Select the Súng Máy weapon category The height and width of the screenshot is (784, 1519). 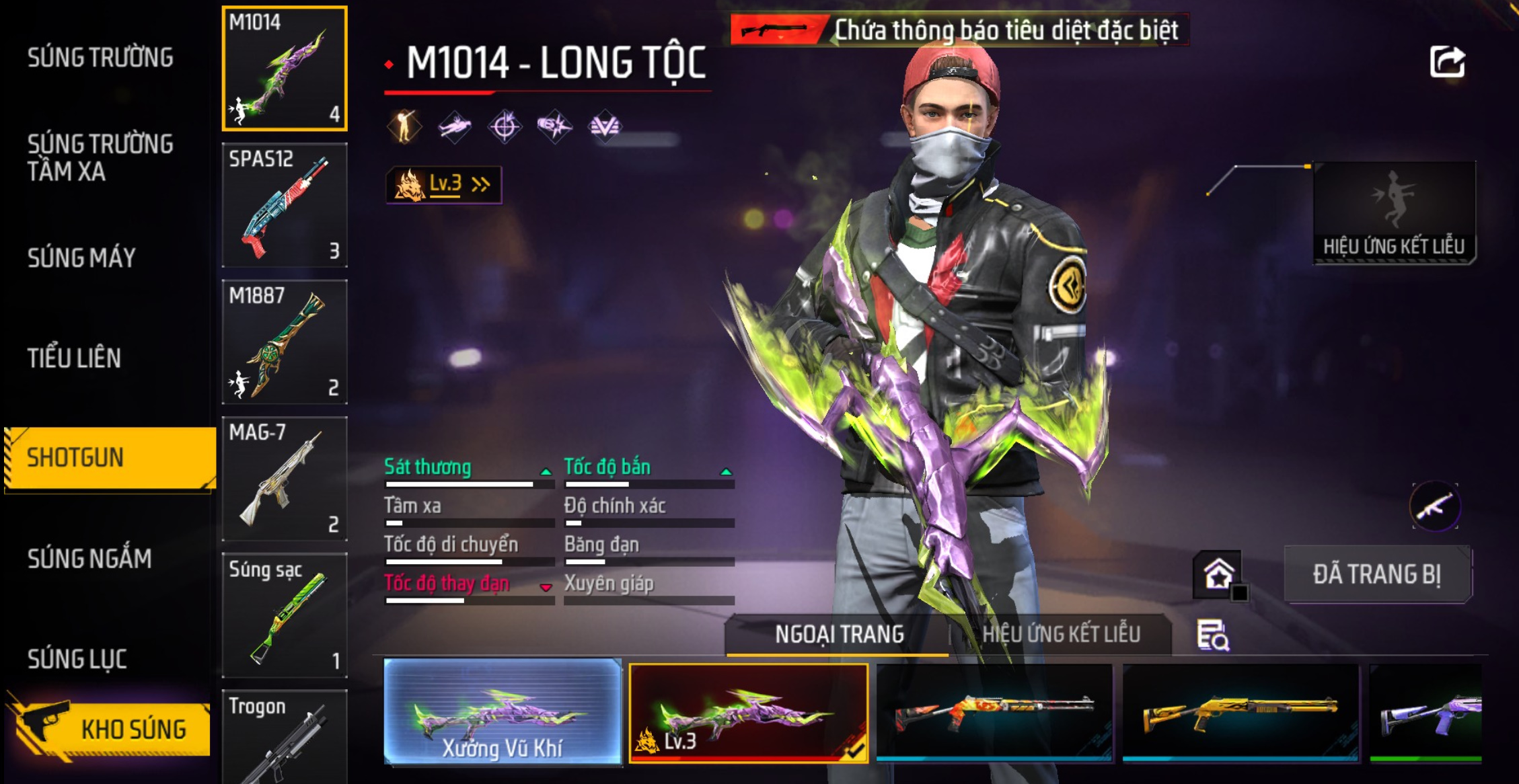(x=81, y=258)
